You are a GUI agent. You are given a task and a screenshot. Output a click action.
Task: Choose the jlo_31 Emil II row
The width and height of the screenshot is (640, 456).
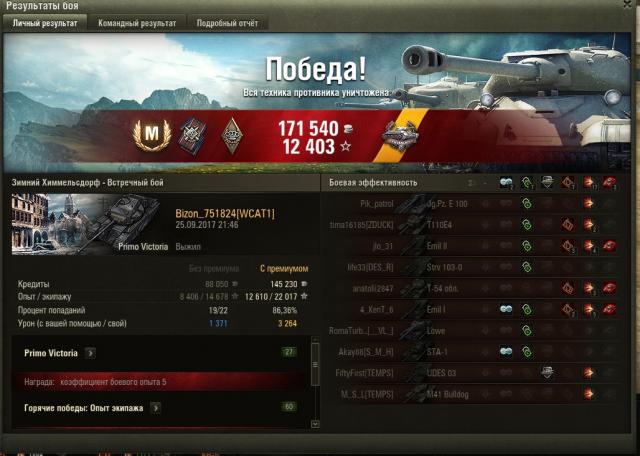(x=470, y=246)
